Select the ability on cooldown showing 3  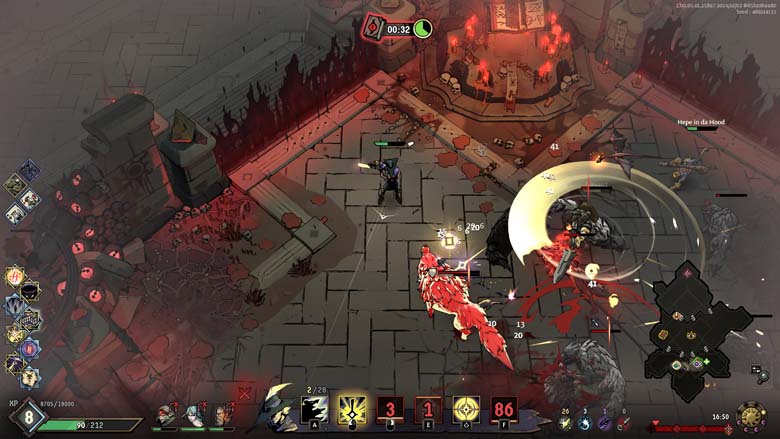(390, 409)
